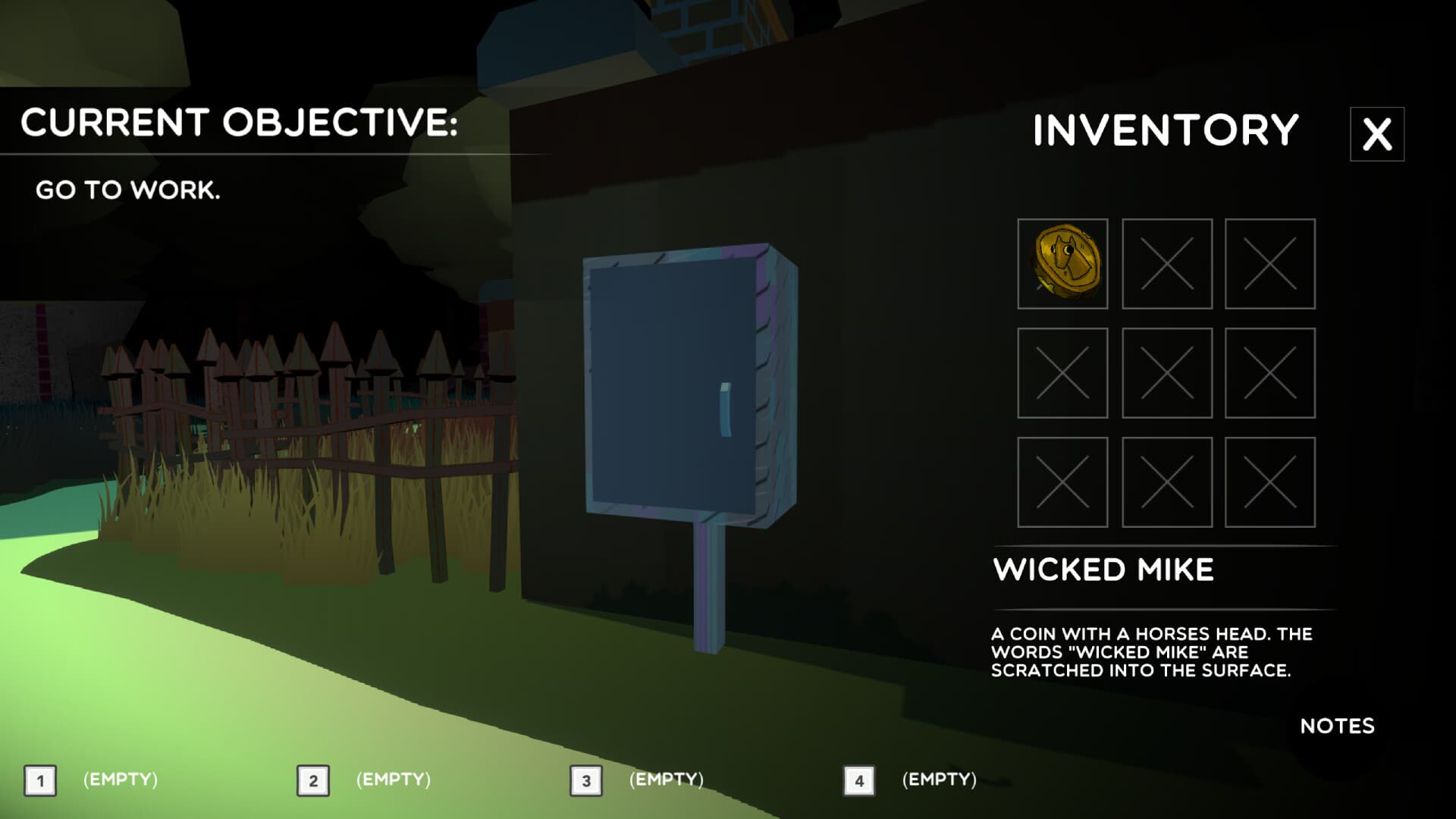Select the GO TO WORK objective text

[129, 191]
